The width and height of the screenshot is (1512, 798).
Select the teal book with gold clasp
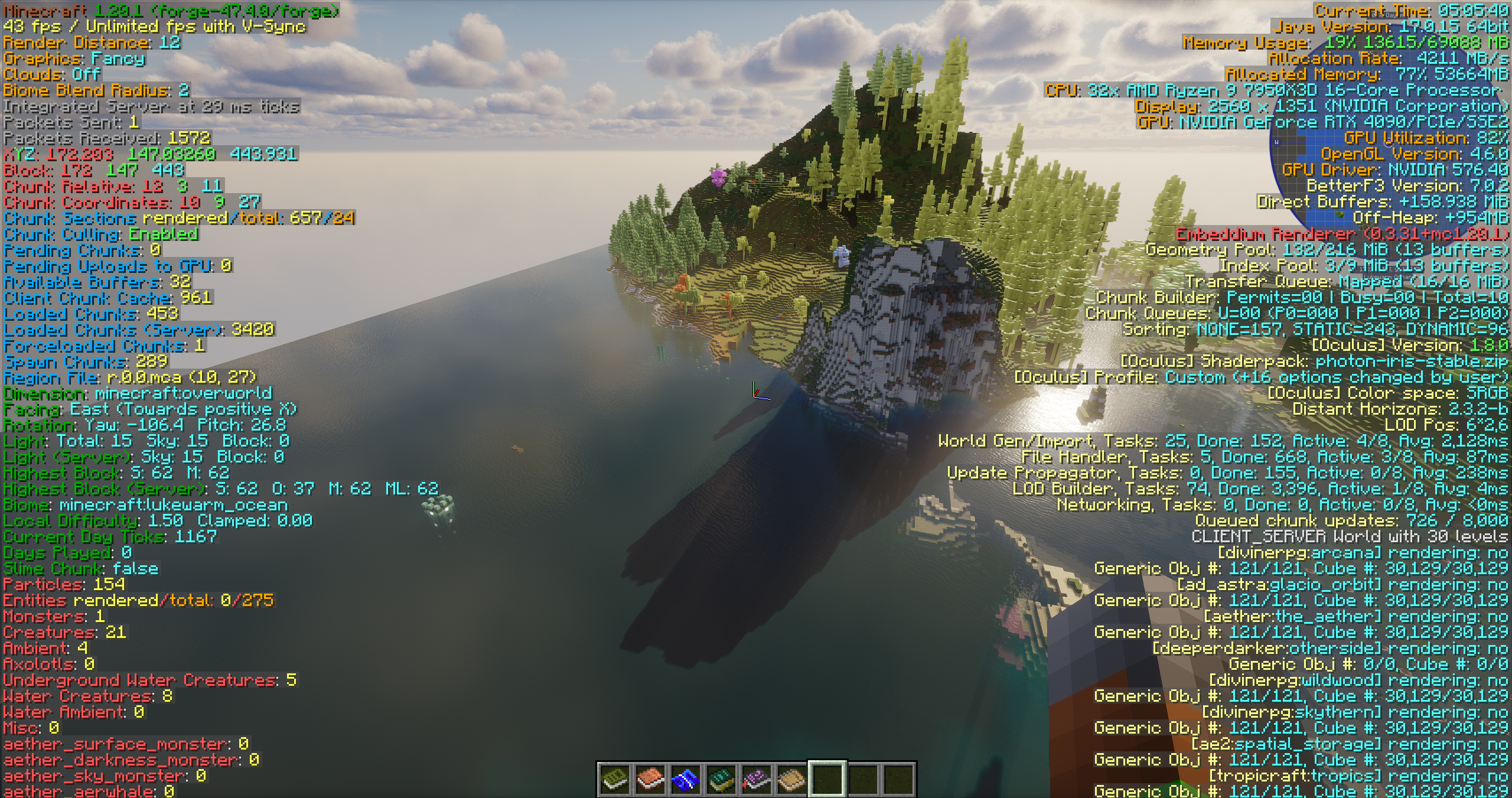pos(721,779)
